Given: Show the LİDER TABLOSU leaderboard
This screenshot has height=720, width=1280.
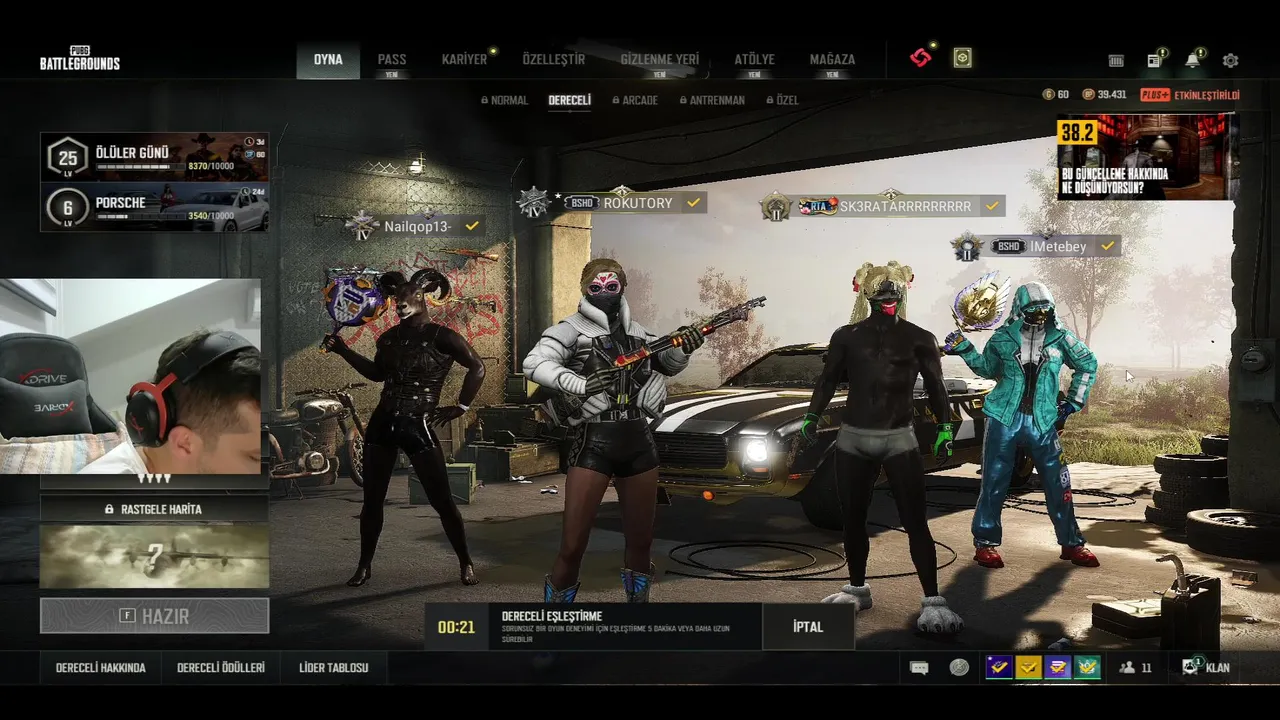Looking at the screenshot, I should pos(334,668).
